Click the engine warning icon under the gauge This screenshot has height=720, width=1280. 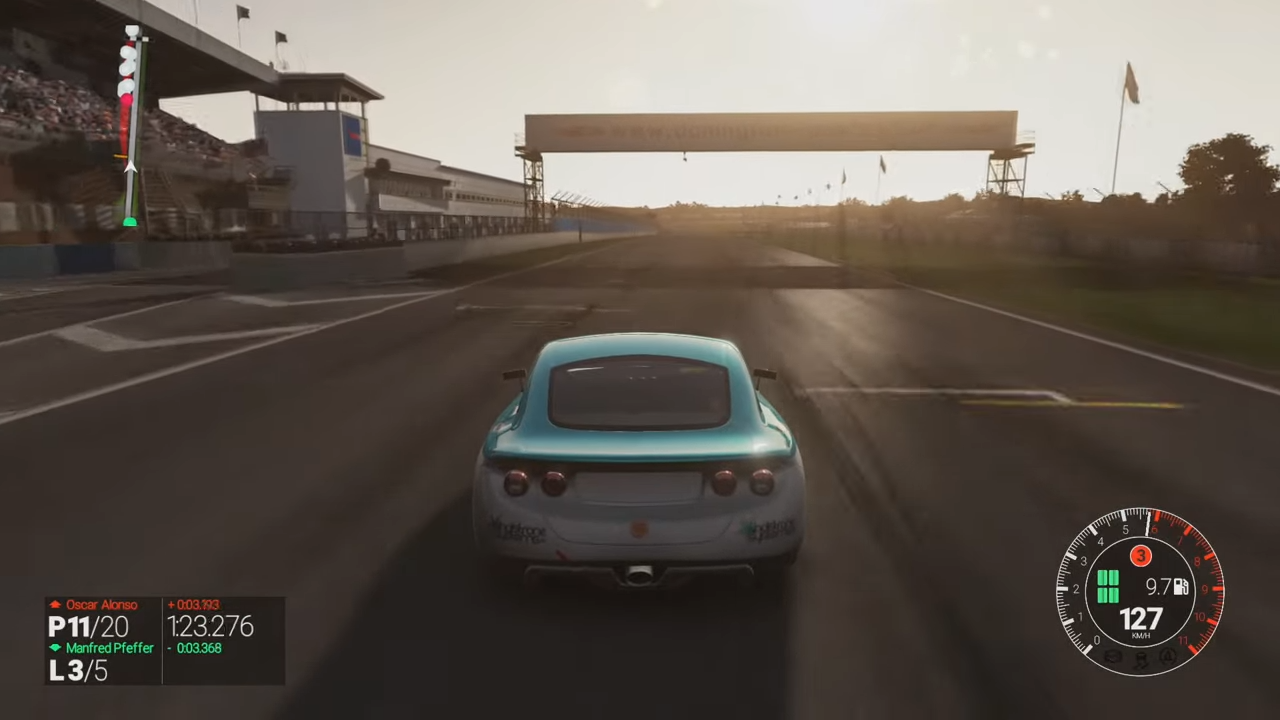[1113, 657]
